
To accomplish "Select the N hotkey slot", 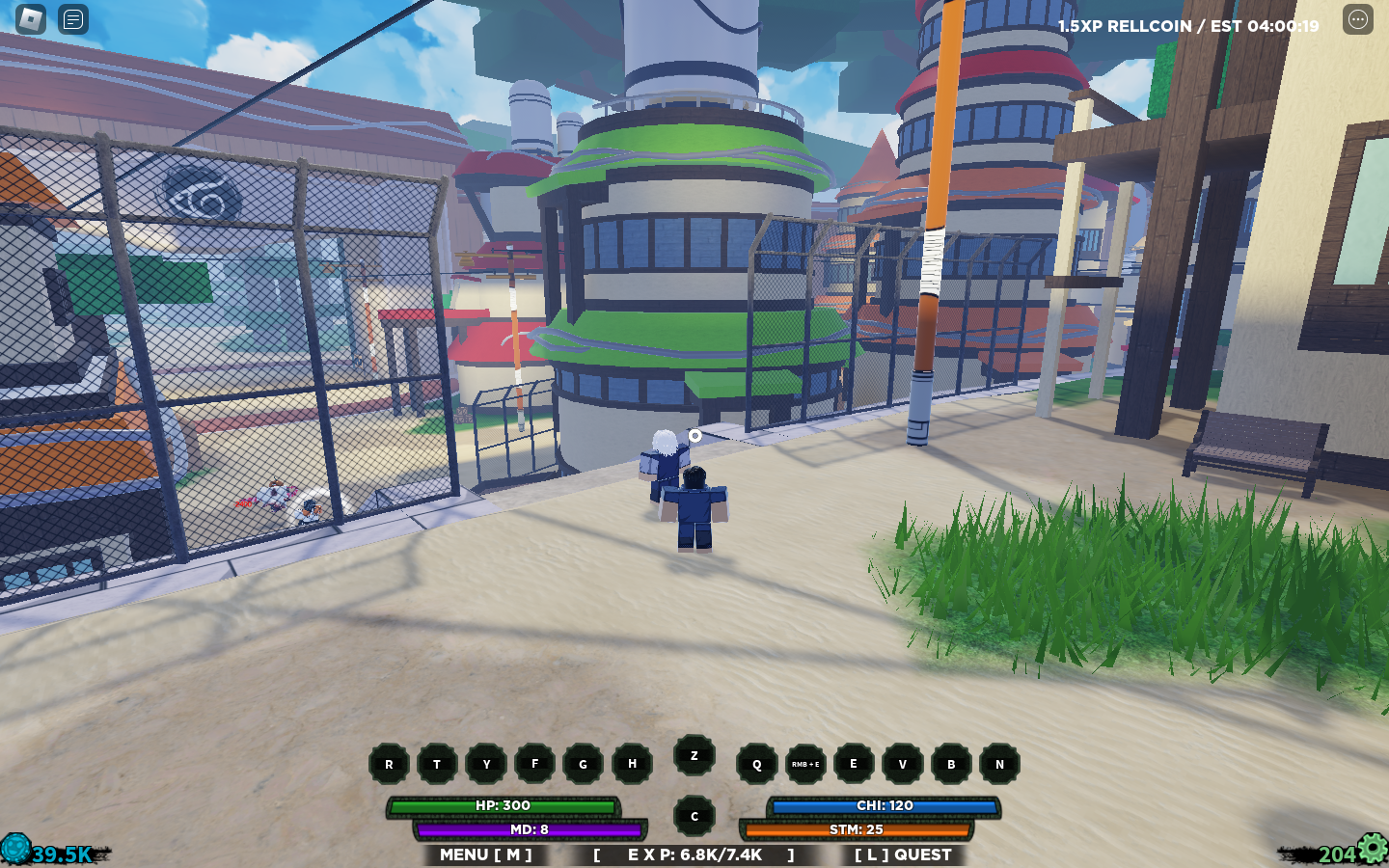I will (x=1000, y=764).
